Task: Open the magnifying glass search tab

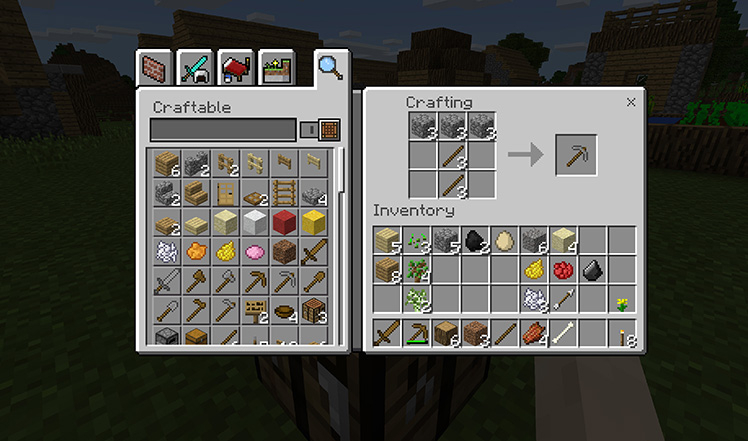Action: [x=329, y=67]
